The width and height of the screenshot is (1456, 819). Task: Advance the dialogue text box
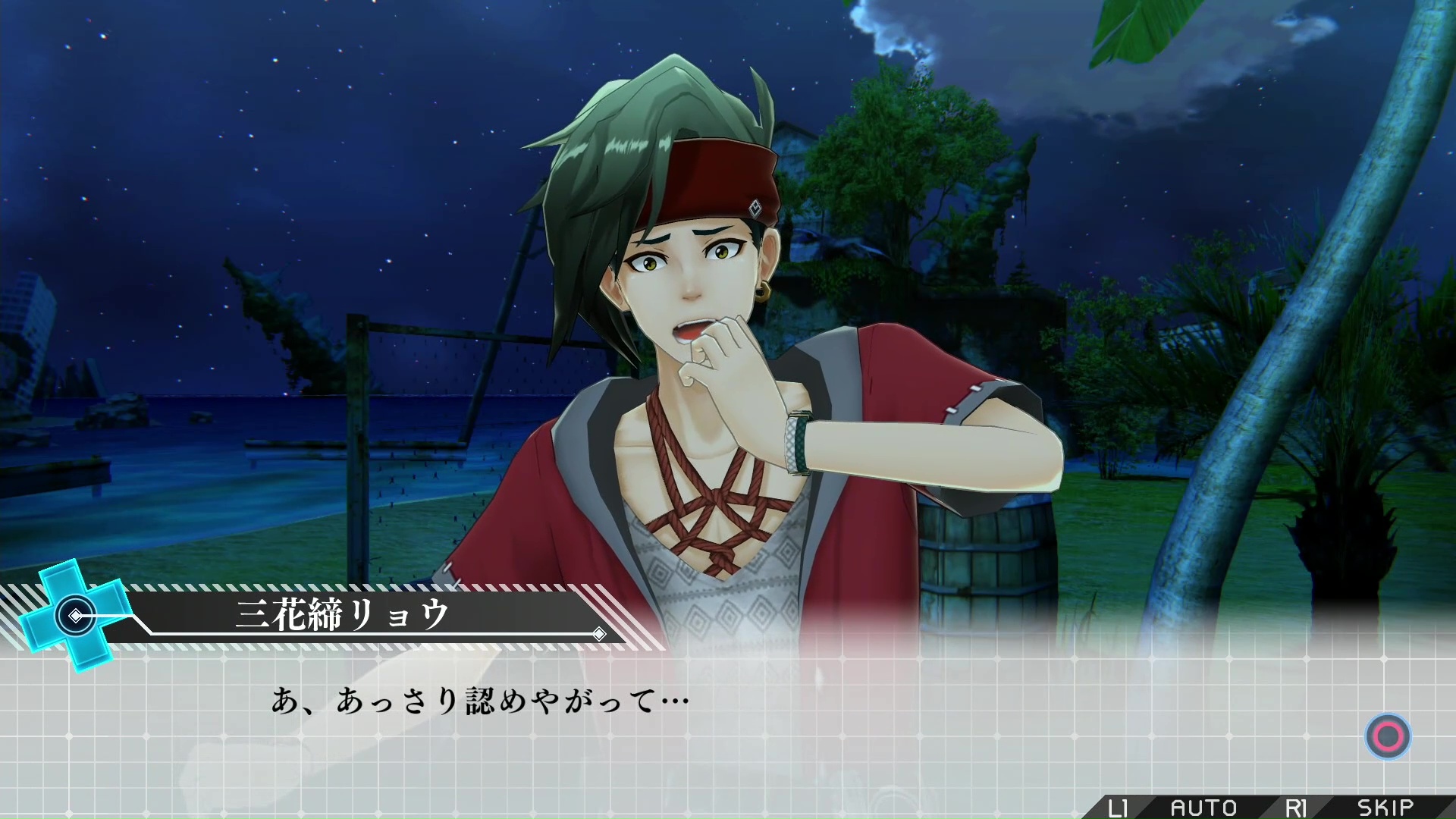1388,736
